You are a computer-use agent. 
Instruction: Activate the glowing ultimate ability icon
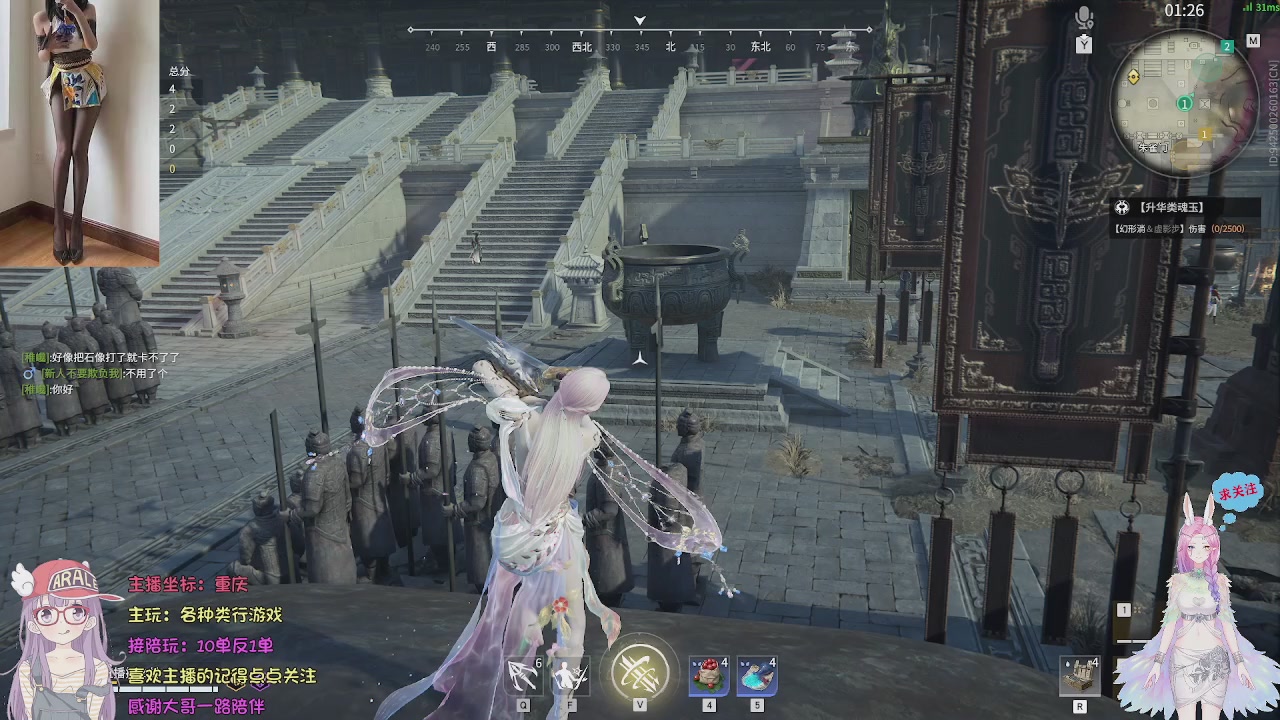(x=640, y=671)
